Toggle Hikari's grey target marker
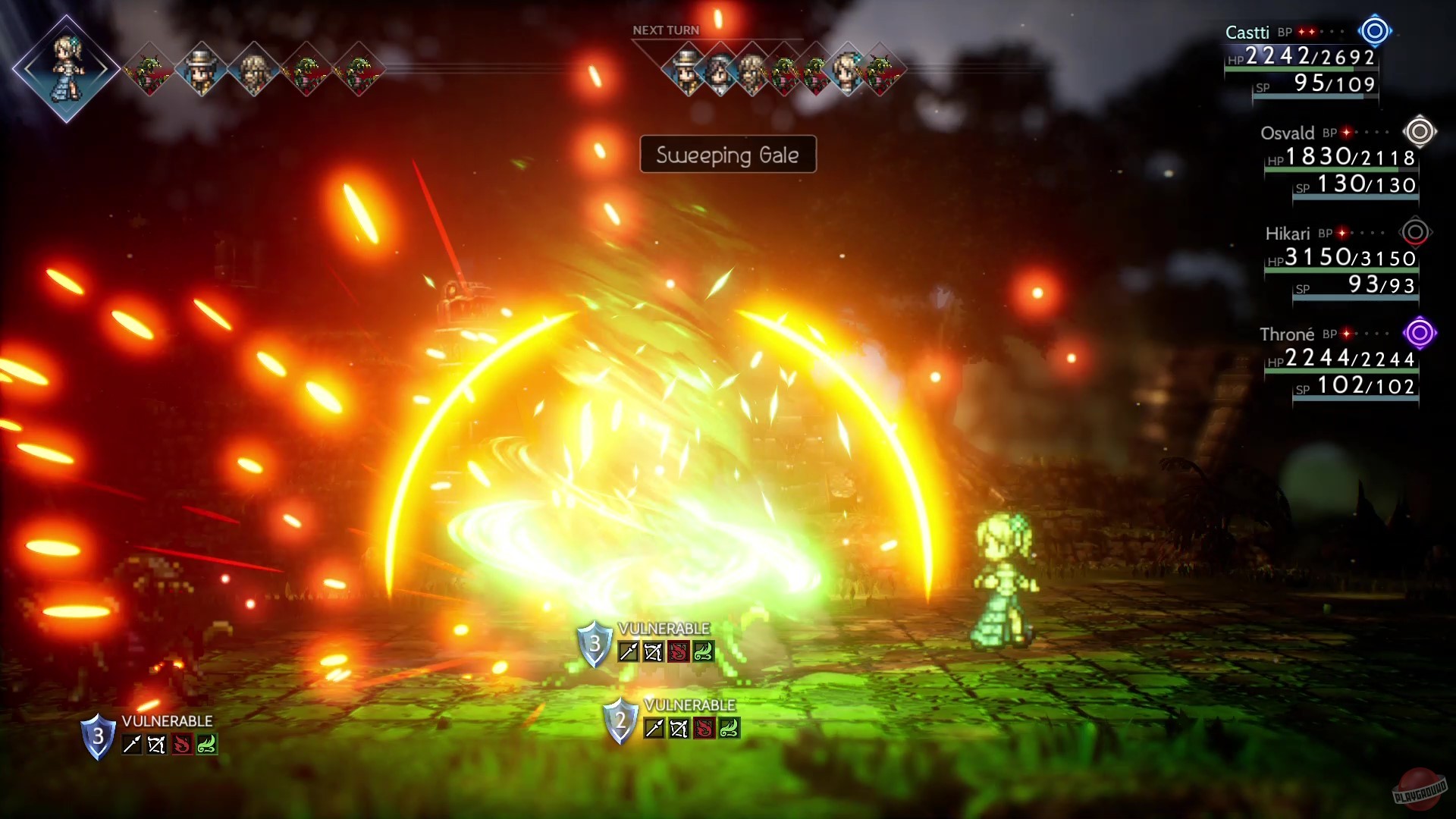1456x819 pixels. click(x=1415, y=233)
